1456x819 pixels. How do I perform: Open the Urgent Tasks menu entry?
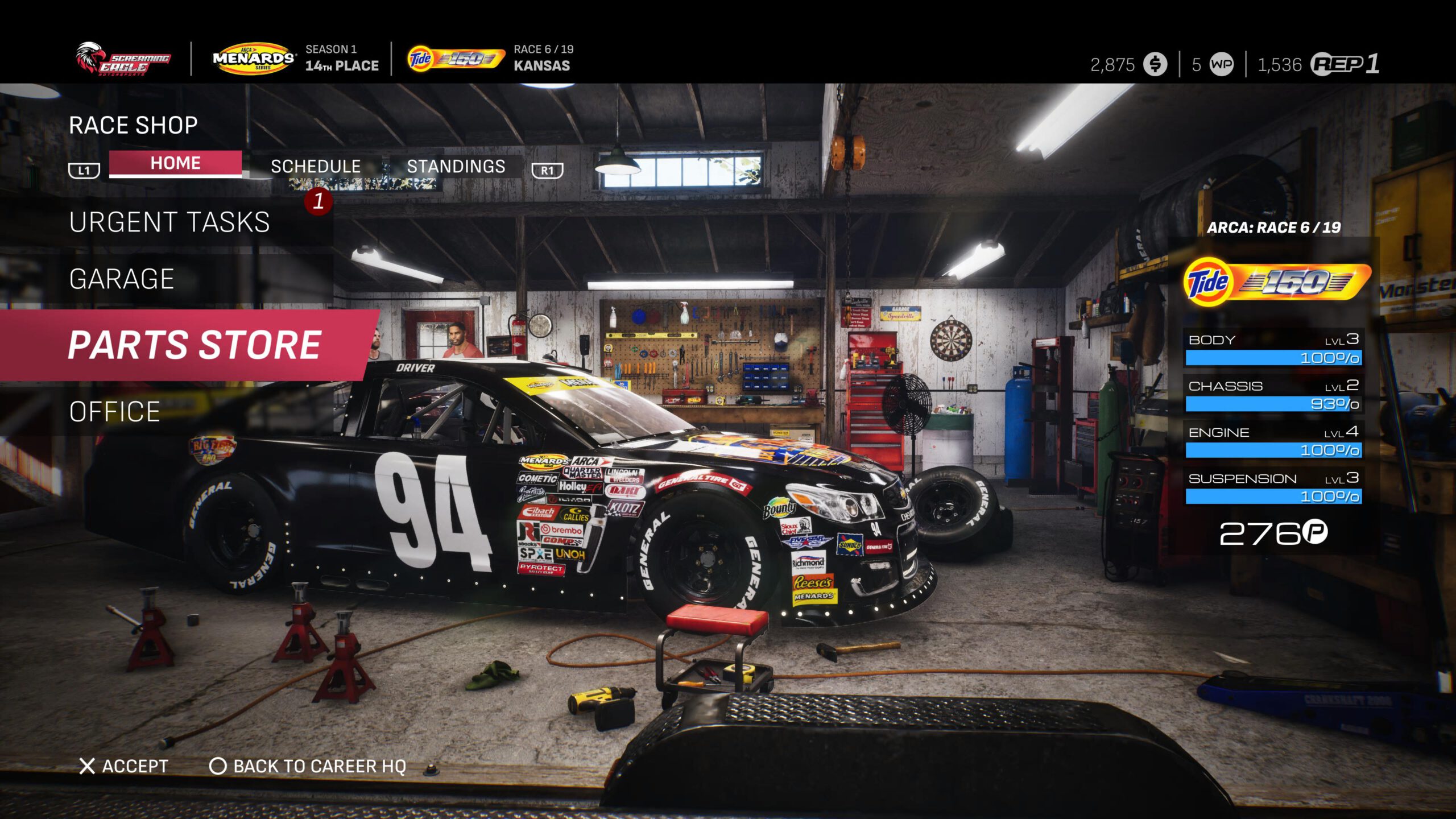[x=169, y=222]
